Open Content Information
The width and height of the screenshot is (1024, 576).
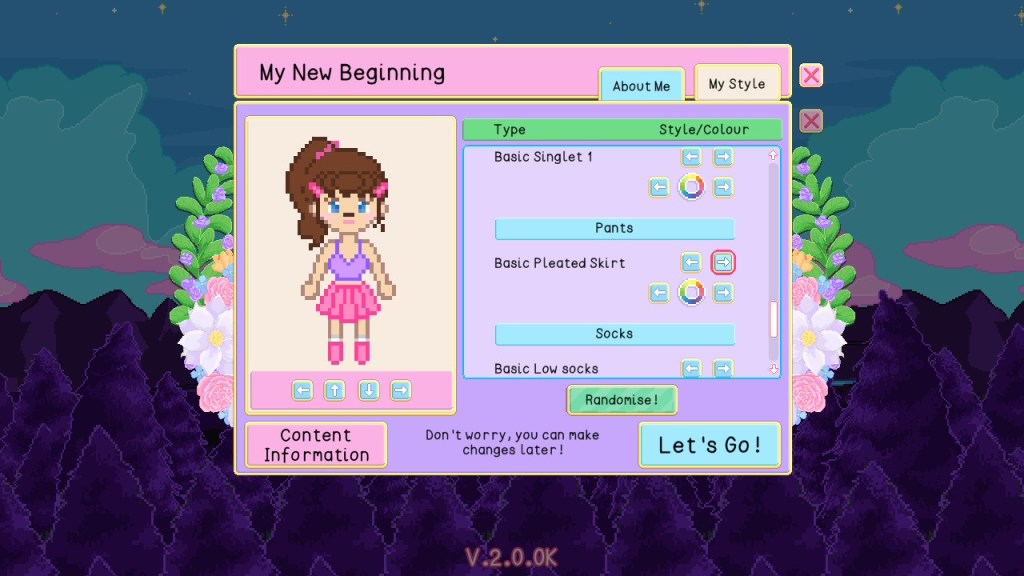coord(316,445)
